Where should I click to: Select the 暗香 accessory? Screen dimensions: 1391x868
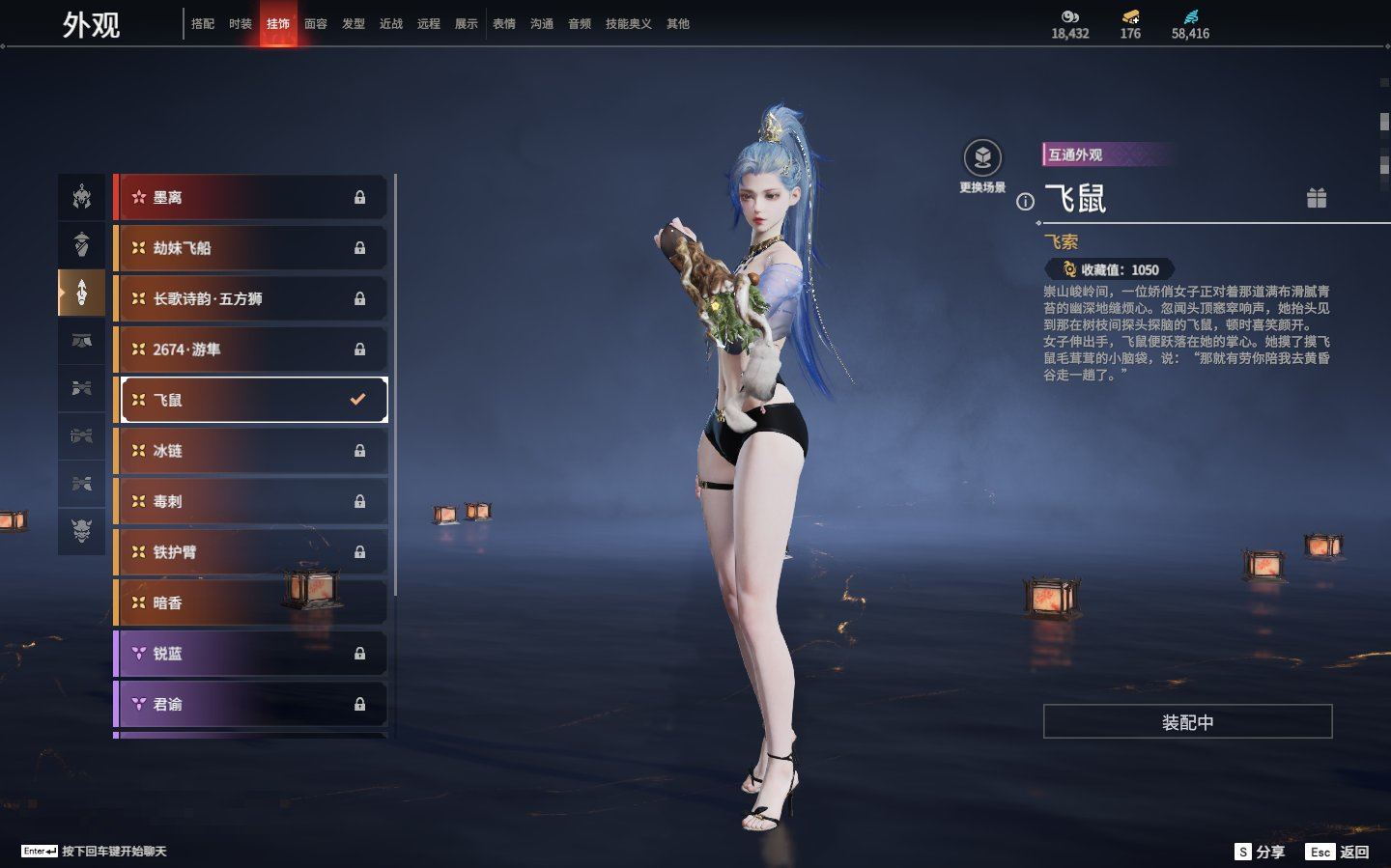251,603
